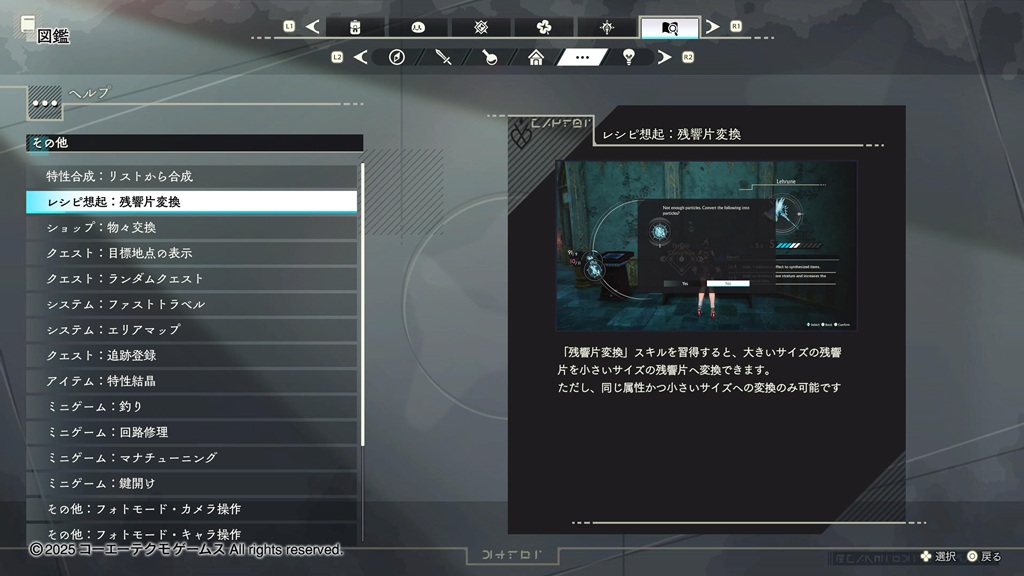This screenshot has height=576, width=1024.
Task: Show システム：エリアマップ help page
Action: pos(190,329)
